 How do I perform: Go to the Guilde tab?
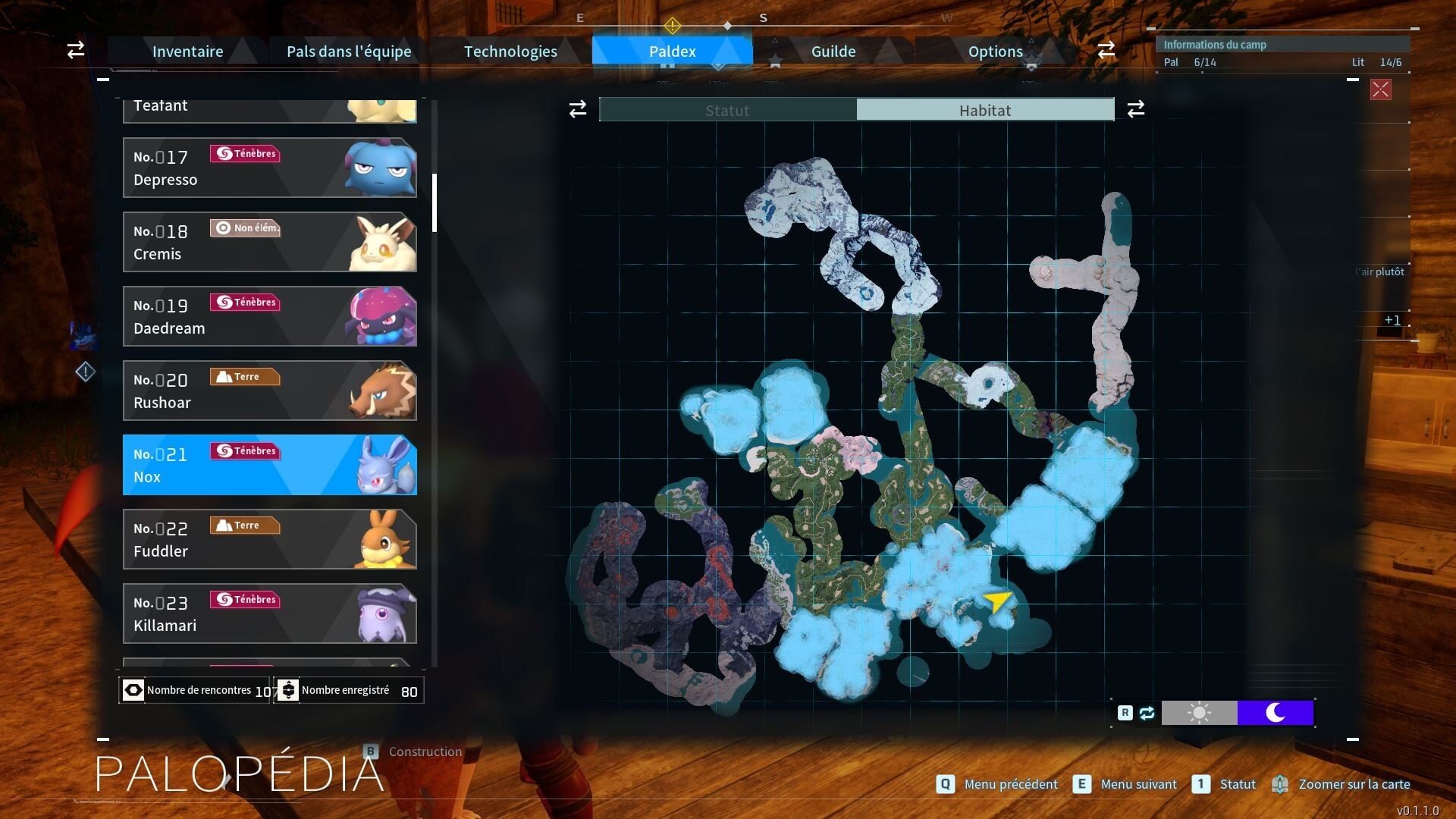click(x=833, y=52)
